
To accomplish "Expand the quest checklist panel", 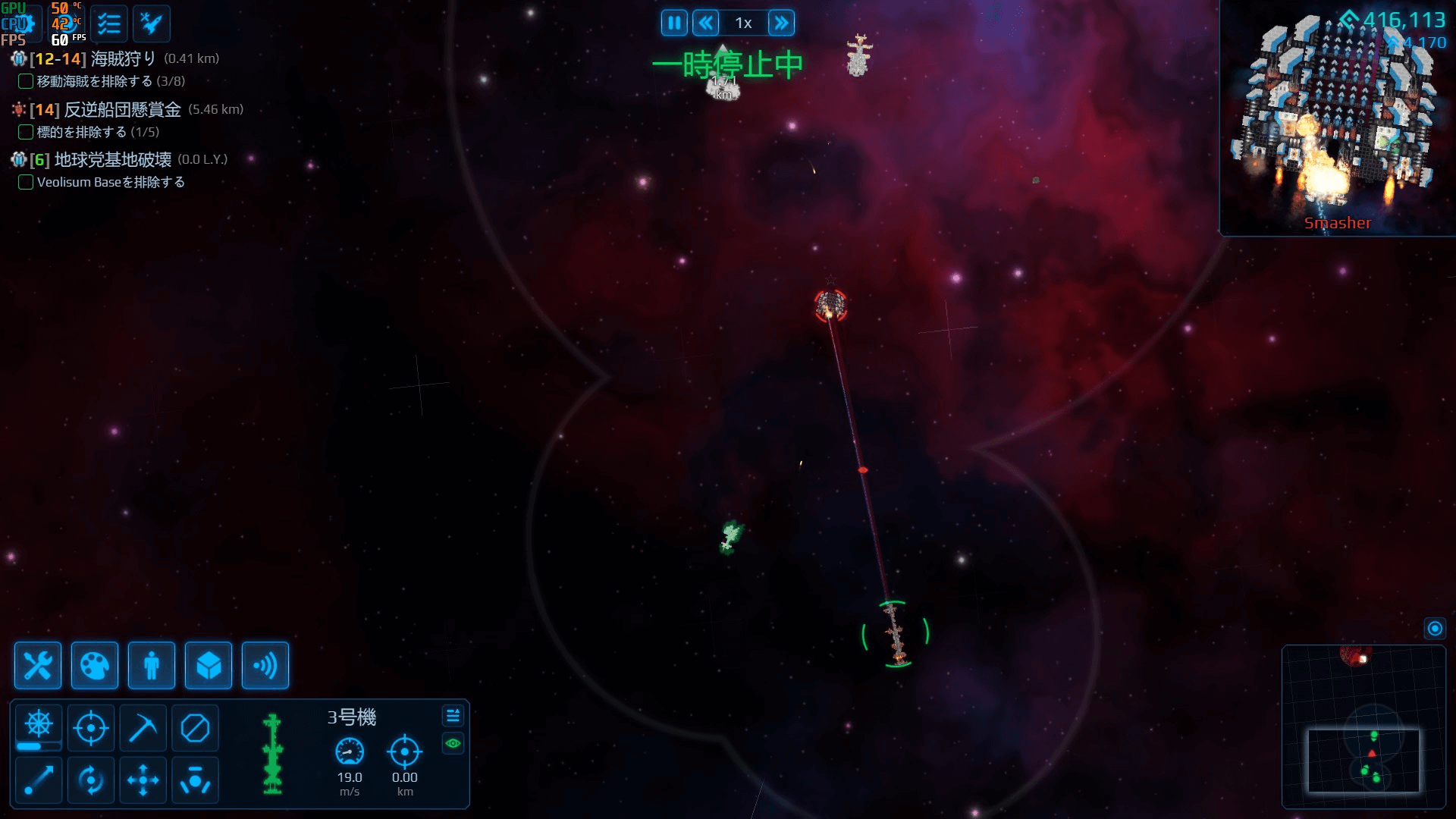I will (x=109, y=23).
